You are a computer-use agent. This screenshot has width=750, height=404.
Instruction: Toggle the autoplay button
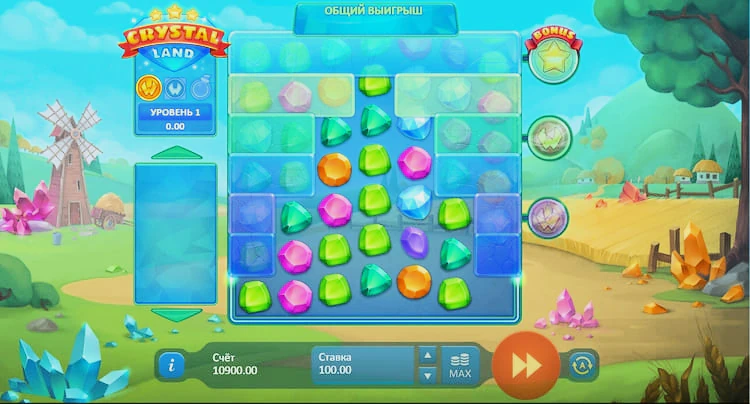click(x=581, y=365)
